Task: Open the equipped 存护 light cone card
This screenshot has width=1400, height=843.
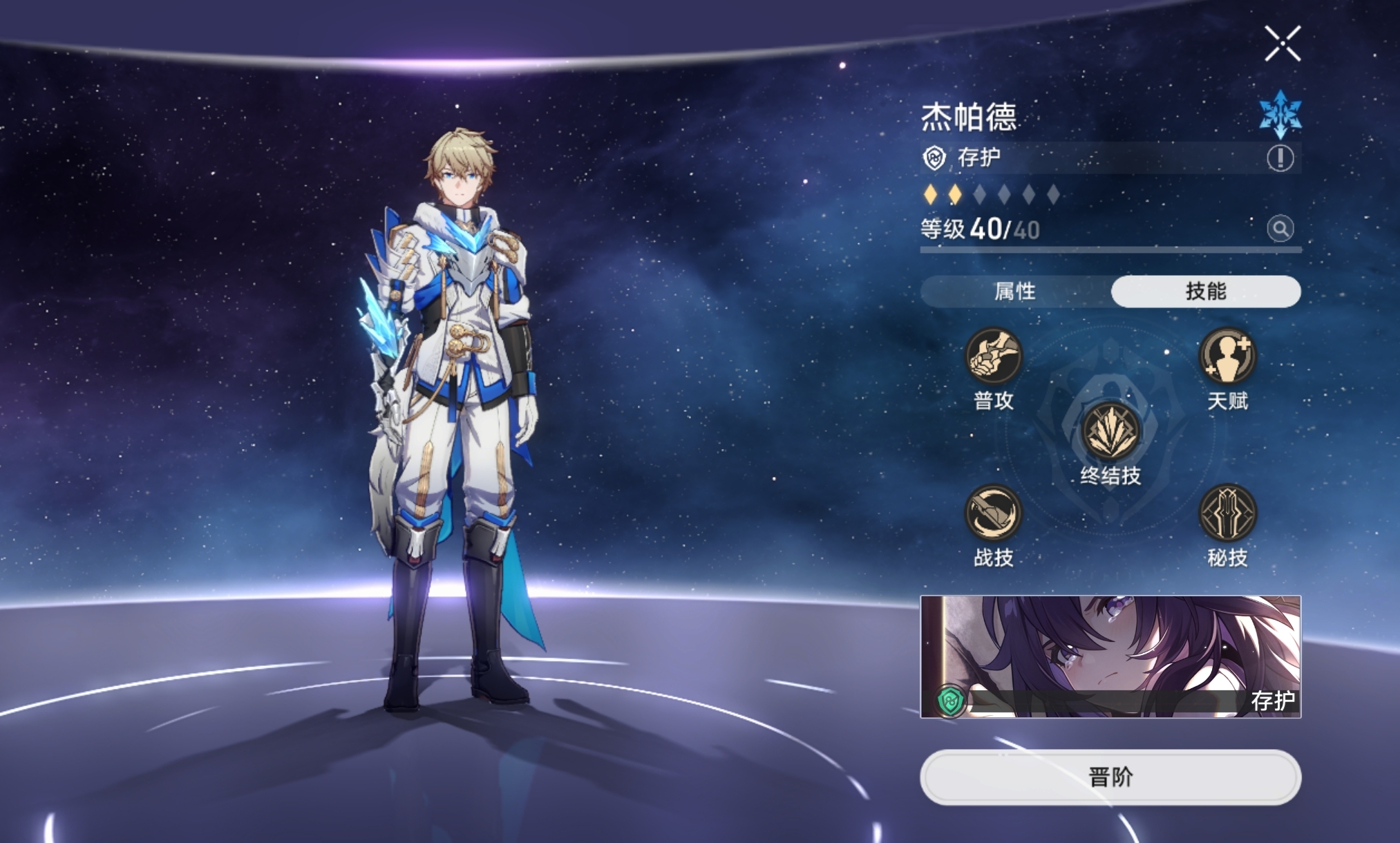Action: tap(1110, 656)
